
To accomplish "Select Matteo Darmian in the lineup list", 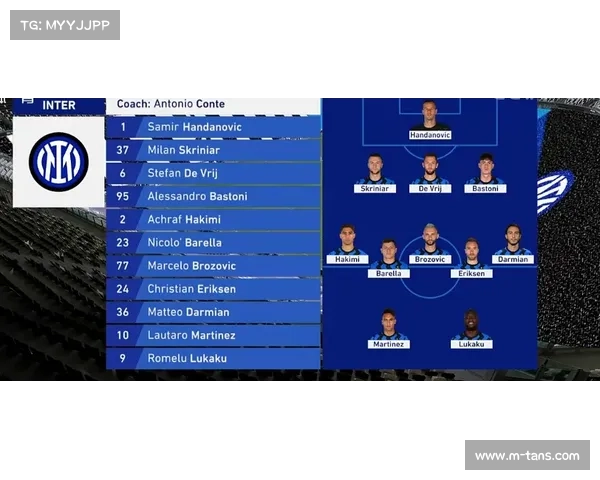I will click(x=213, y=311).
